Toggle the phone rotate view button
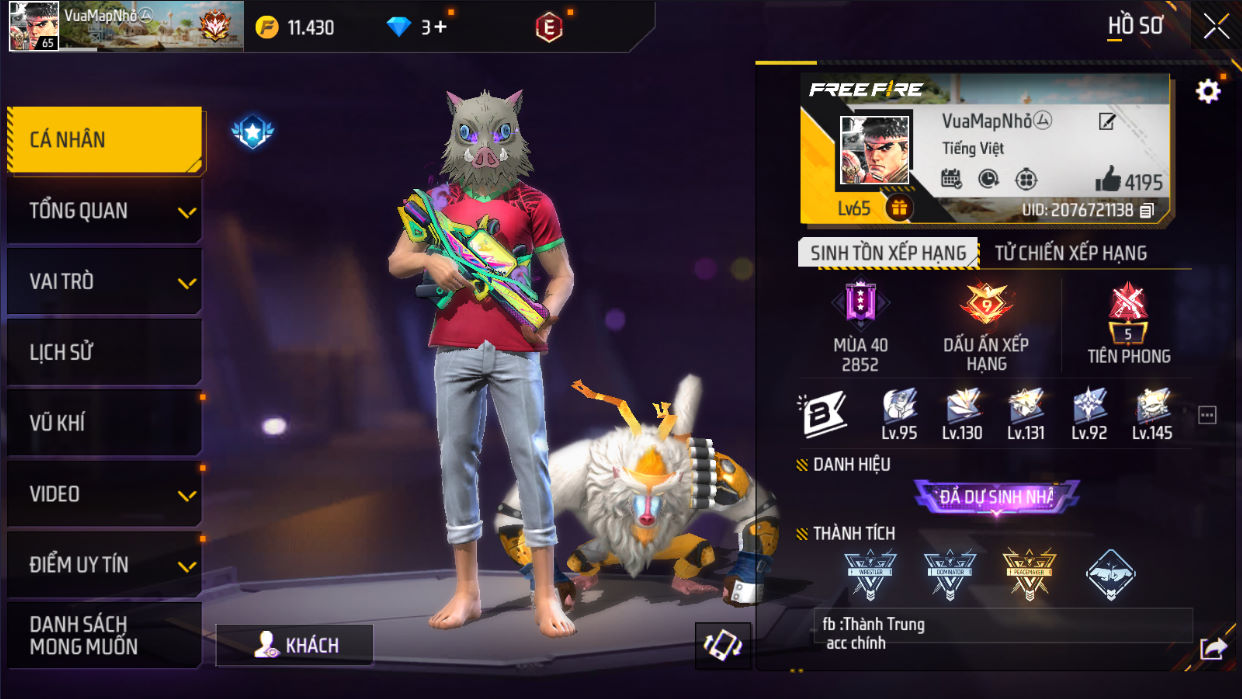The height and width of the screenshot is (699, 1242). coord(722,645)
